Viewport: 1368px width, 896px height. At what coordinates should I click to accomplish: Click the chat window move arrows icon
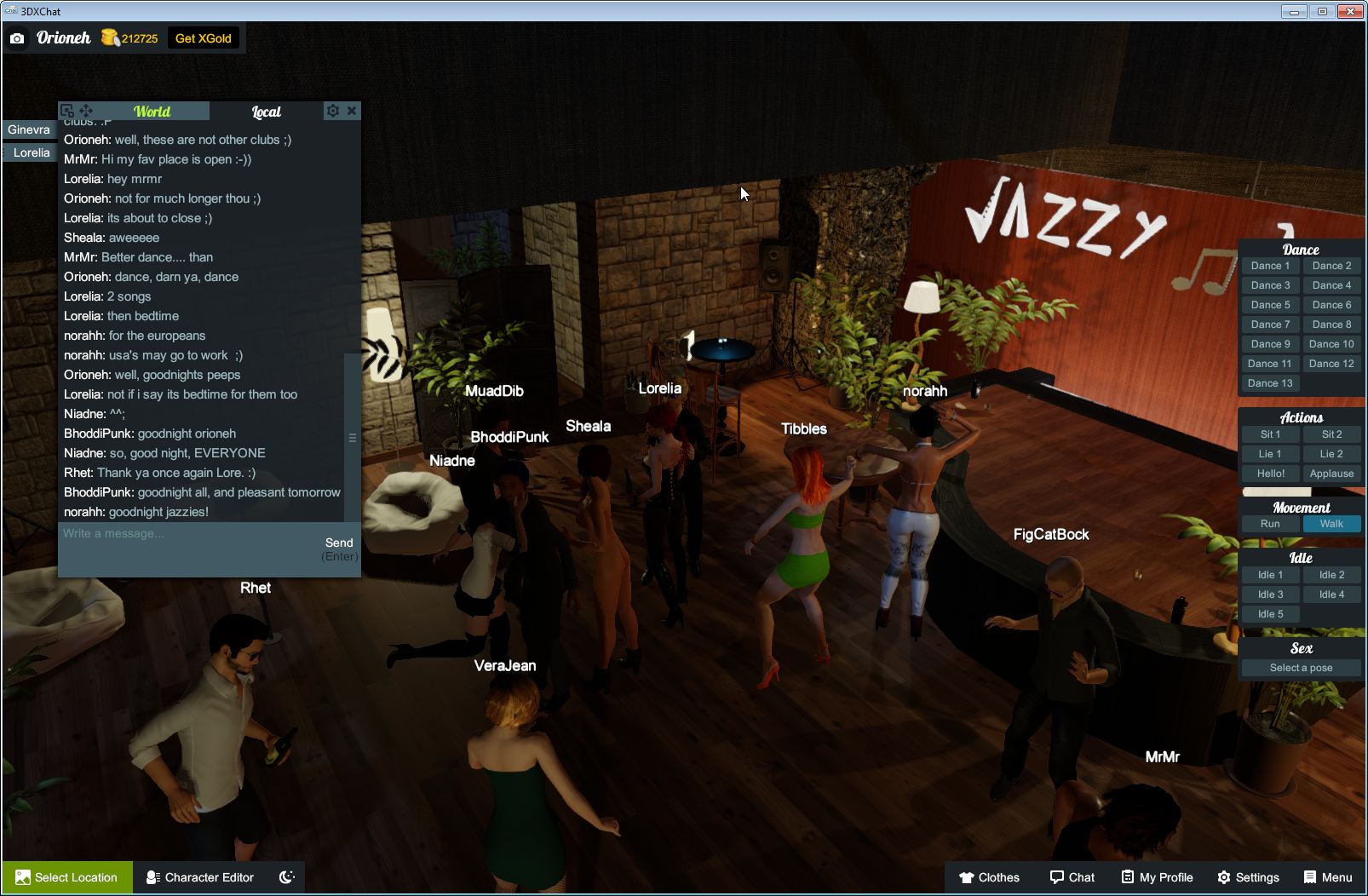point(85,110)
